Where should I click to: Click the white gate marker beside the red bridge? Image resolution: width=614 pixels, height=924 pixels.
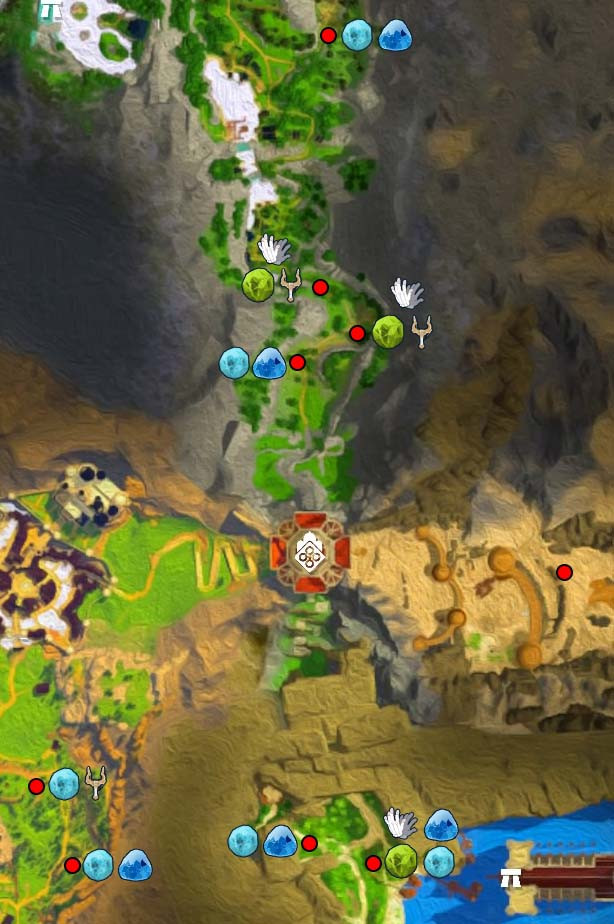tap(511, 878)
